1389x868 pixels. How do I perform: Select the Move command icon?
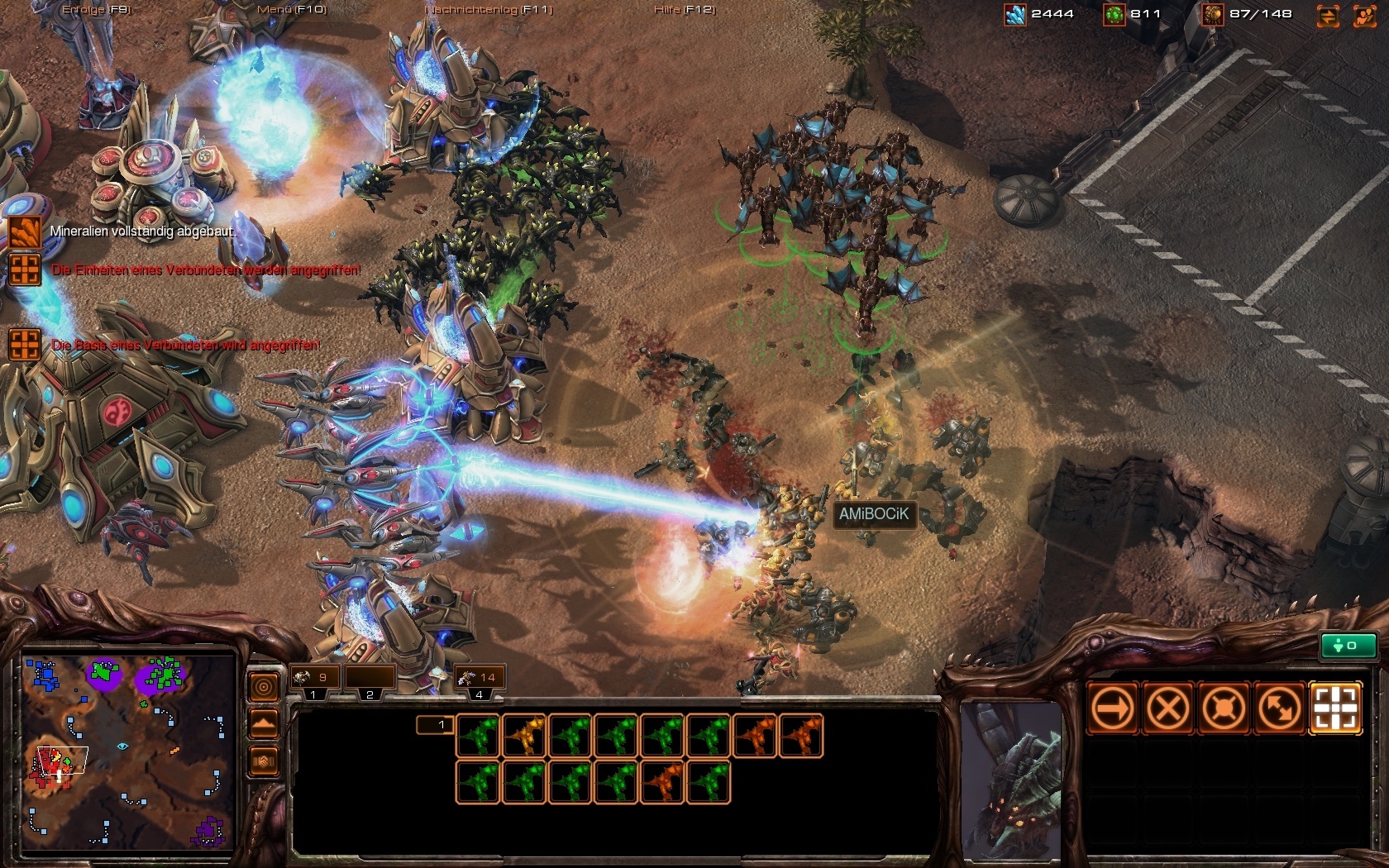1112,708
